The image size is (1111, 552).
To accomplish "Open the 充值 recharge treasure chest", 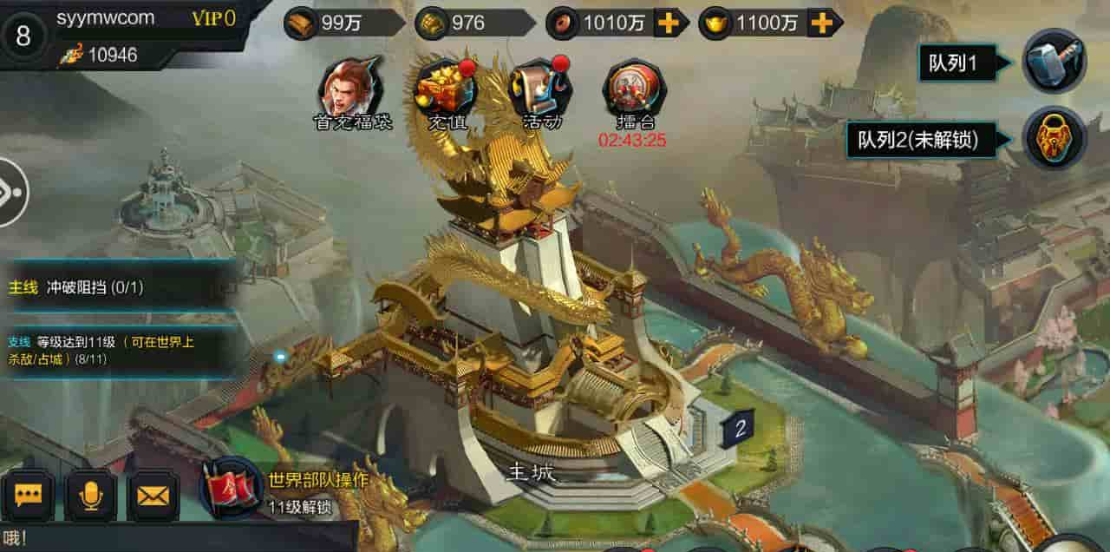I will pos(446,89).
